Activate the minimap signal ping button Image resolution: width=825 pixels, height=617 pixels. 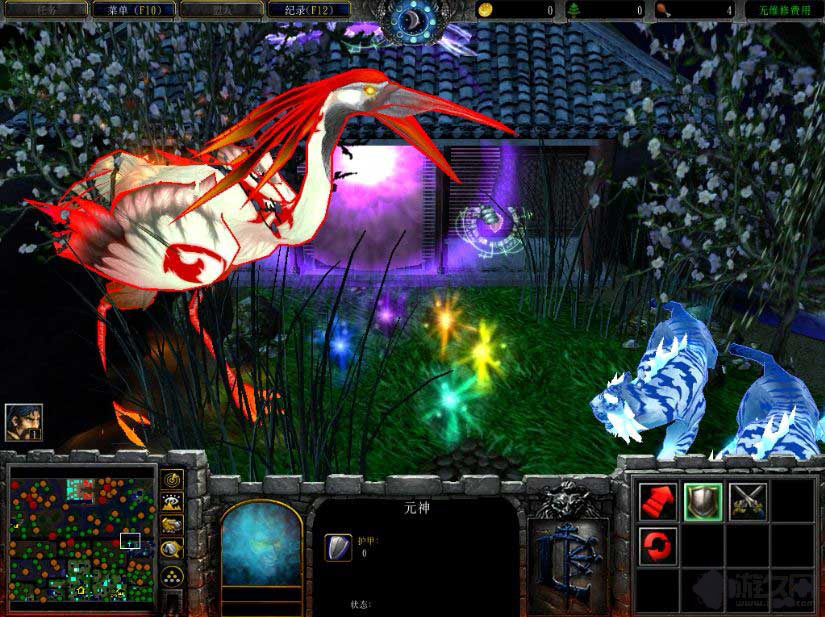pyautogui.click(x=172, y=481)
